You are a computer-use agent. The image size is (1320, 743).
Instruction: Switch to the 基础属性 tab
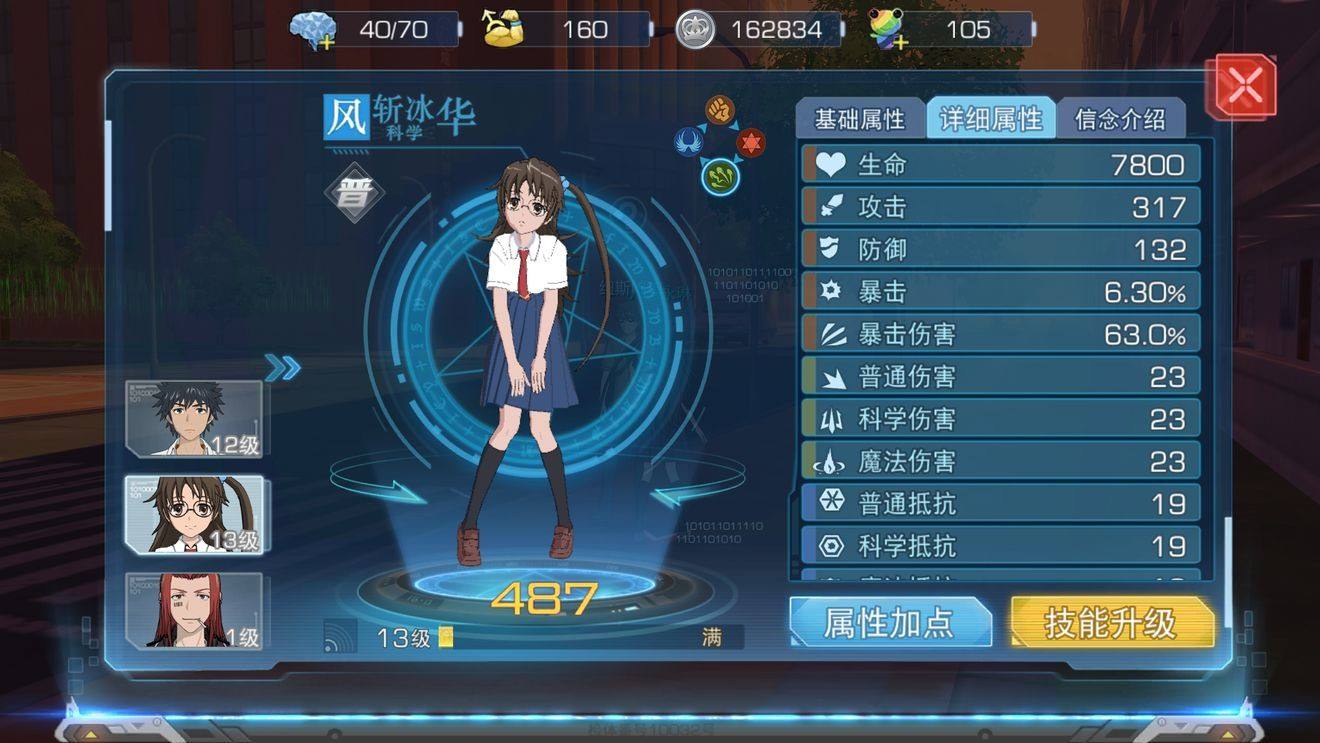pyautogui.click(x=861, y=117)
